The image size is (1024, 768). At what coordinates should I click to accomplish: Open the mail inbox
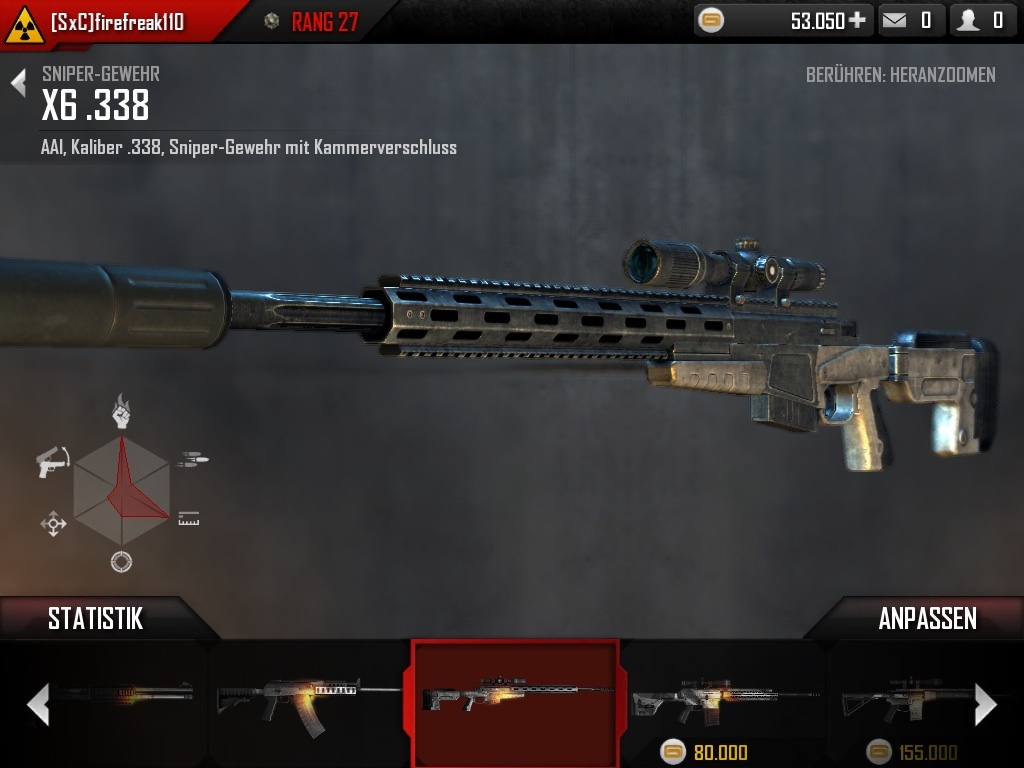[x=910, y=20]
